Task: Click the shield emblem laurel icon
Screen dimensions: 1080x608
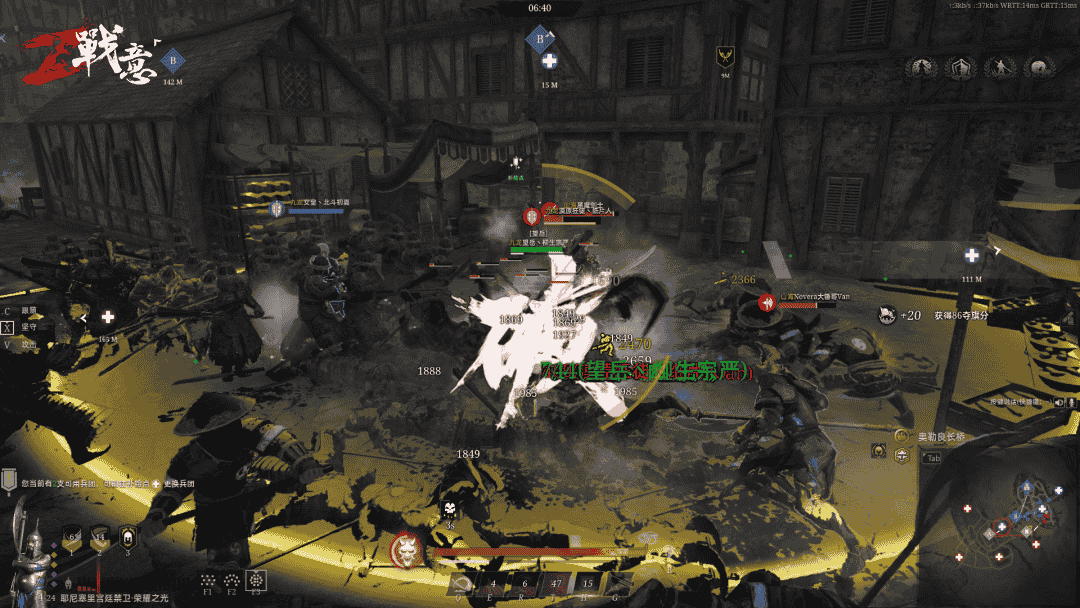Action: click(x=961, y=68)
